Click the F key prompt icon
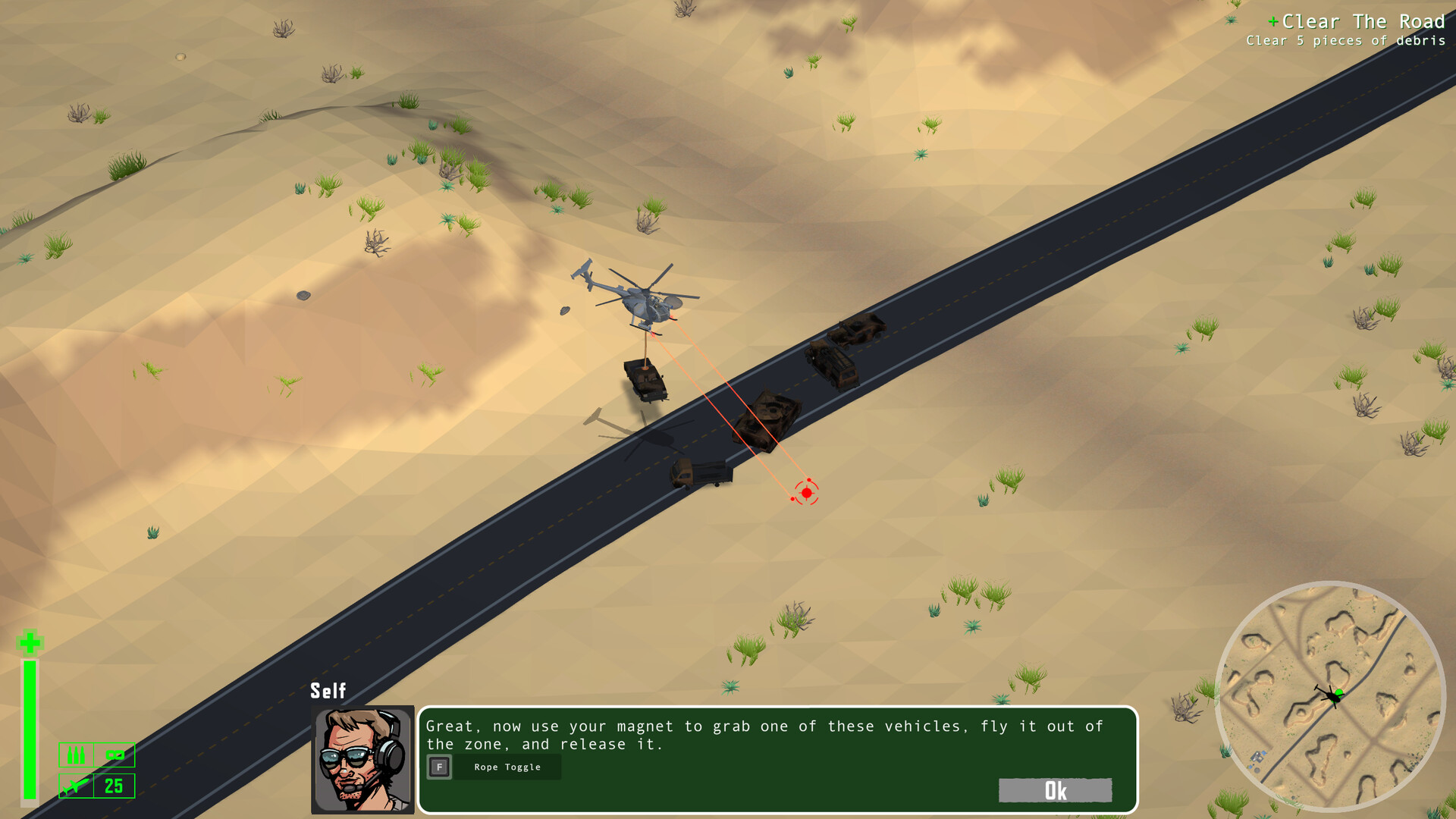Viewport: 1456px width, 819px height. click(x=440, y=767)
